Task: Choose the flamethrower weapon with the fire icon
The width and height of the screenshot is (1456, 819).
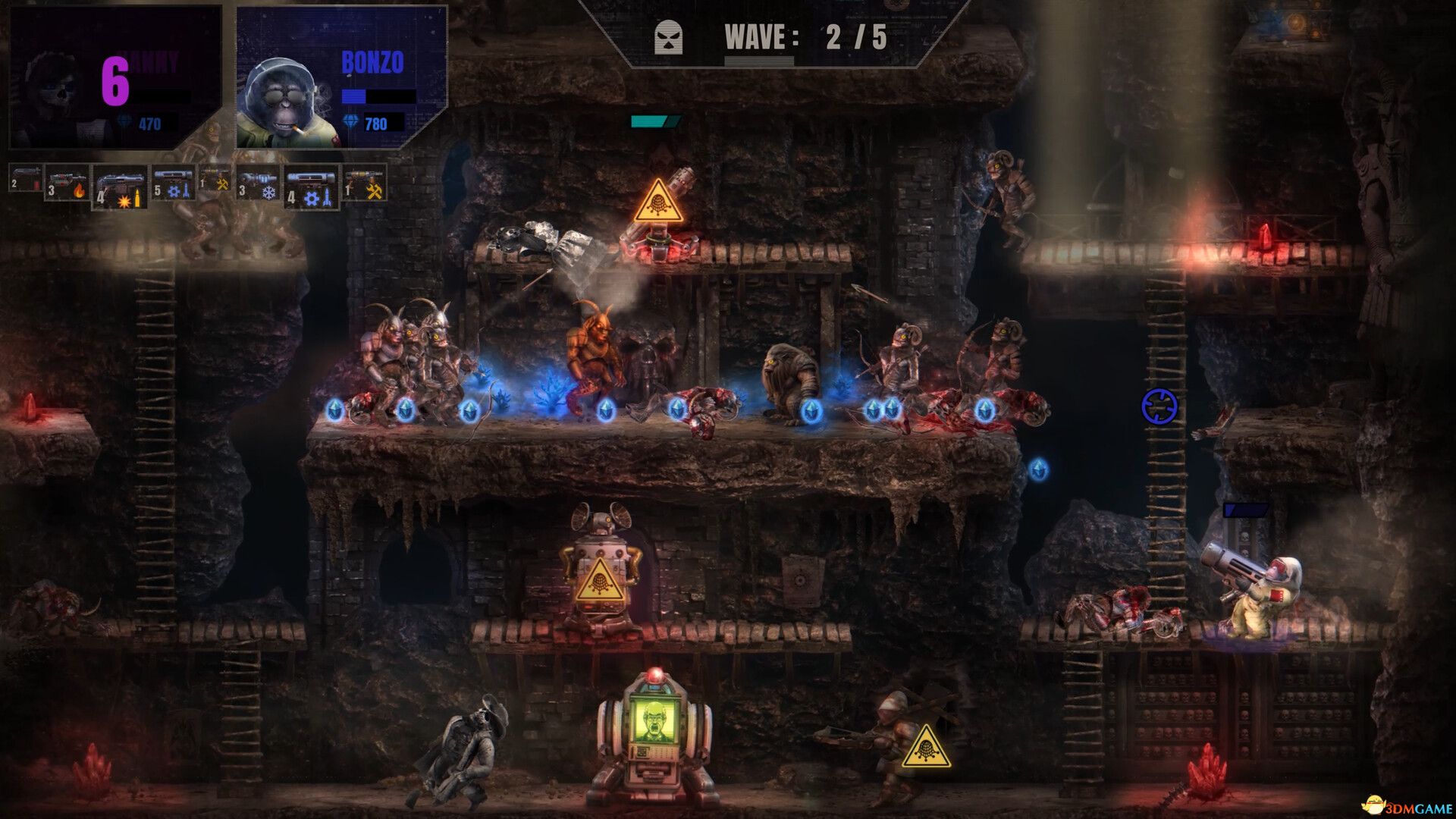Action: tap(67, 184)
